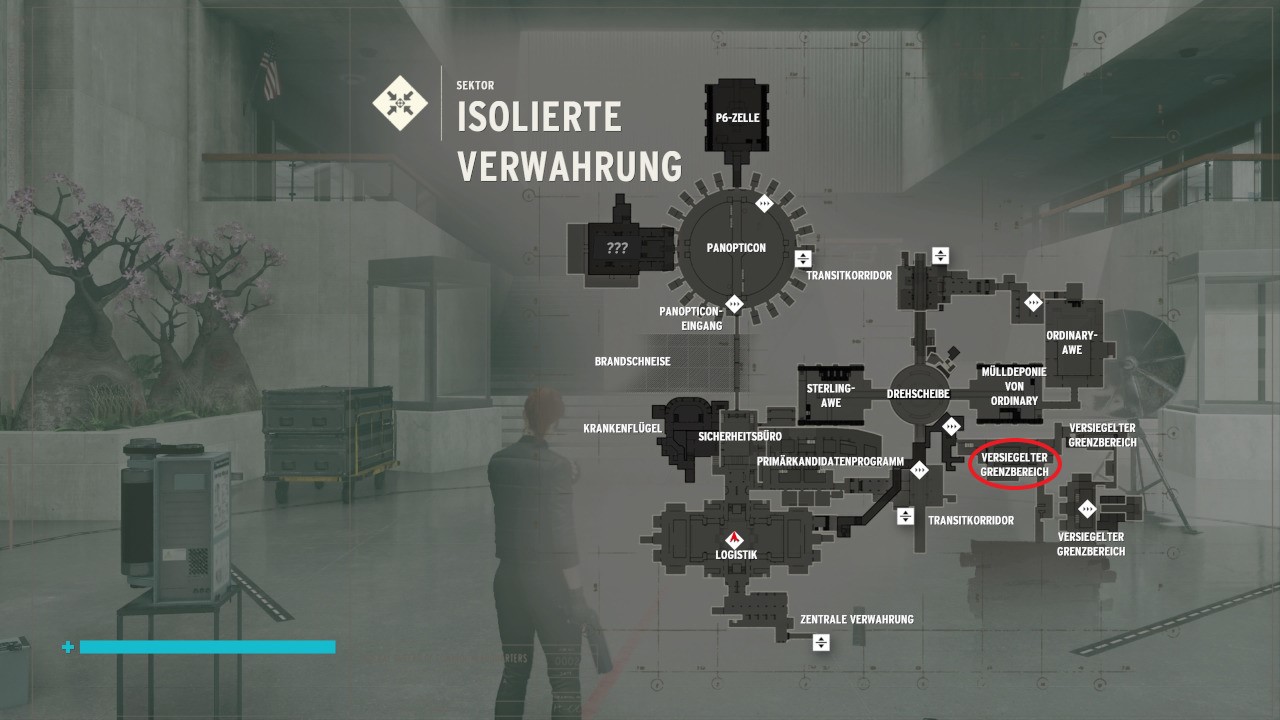The image size is (1280, 720).
Task: Click the elevator icon beside the Panopticon
Action: [802, 258]
